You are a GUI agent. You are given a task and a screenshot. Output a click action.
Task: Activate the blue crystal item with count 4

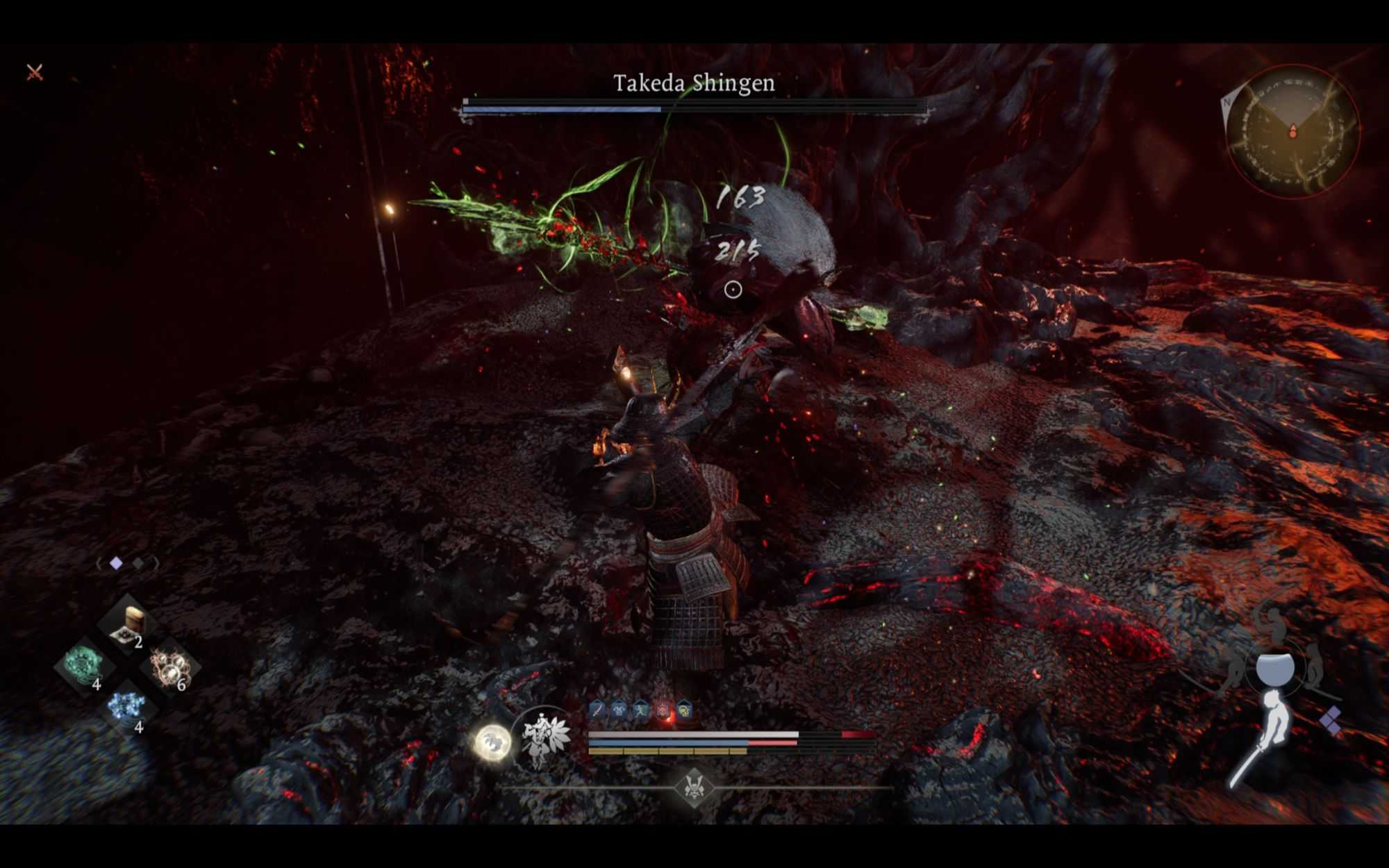click(x=127, y=708)
